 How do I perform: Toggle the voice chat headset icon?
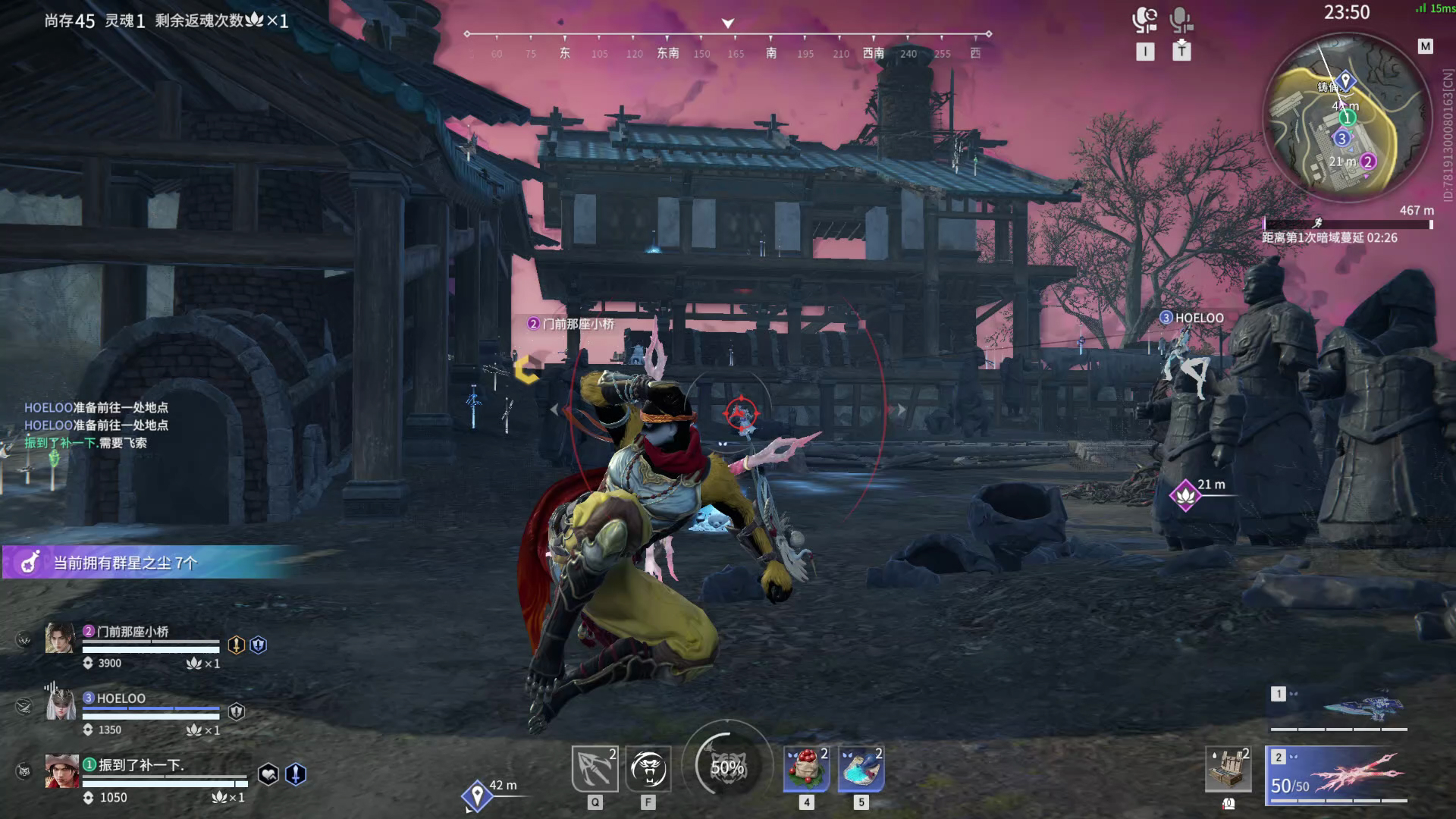click(1144, 20)
